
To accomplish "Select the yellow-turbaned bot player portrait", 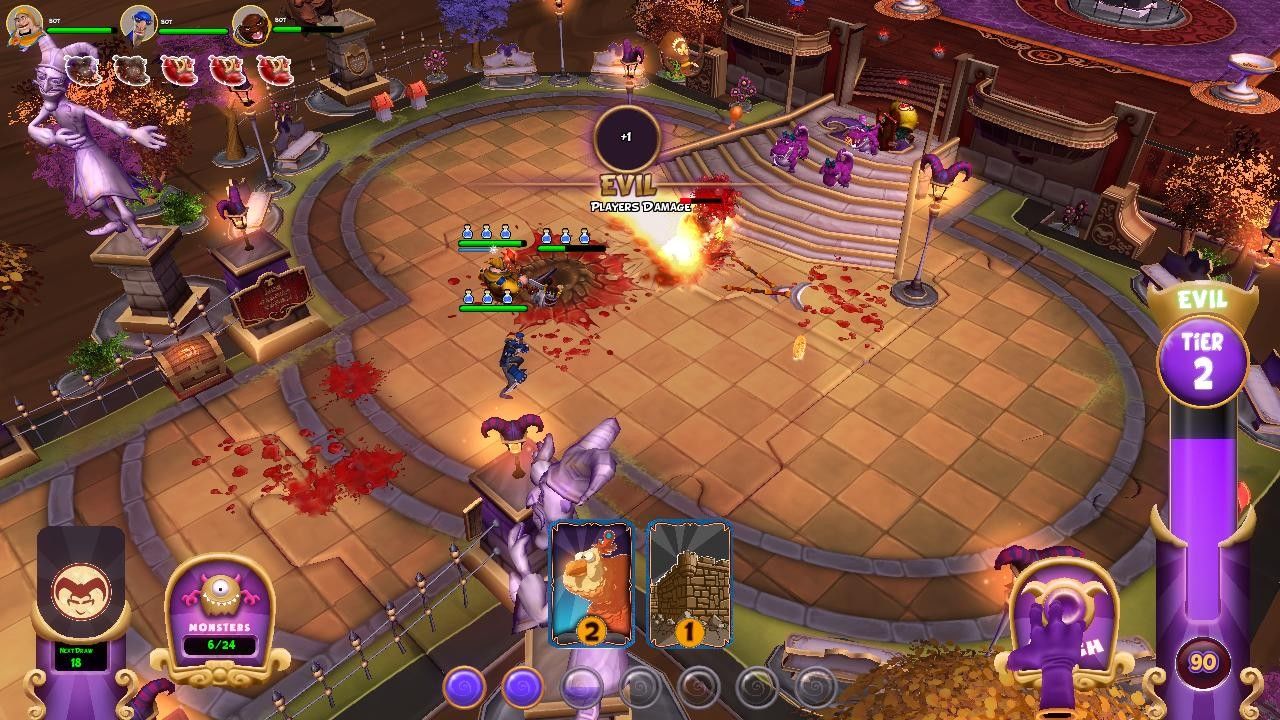I will point(25,24).
